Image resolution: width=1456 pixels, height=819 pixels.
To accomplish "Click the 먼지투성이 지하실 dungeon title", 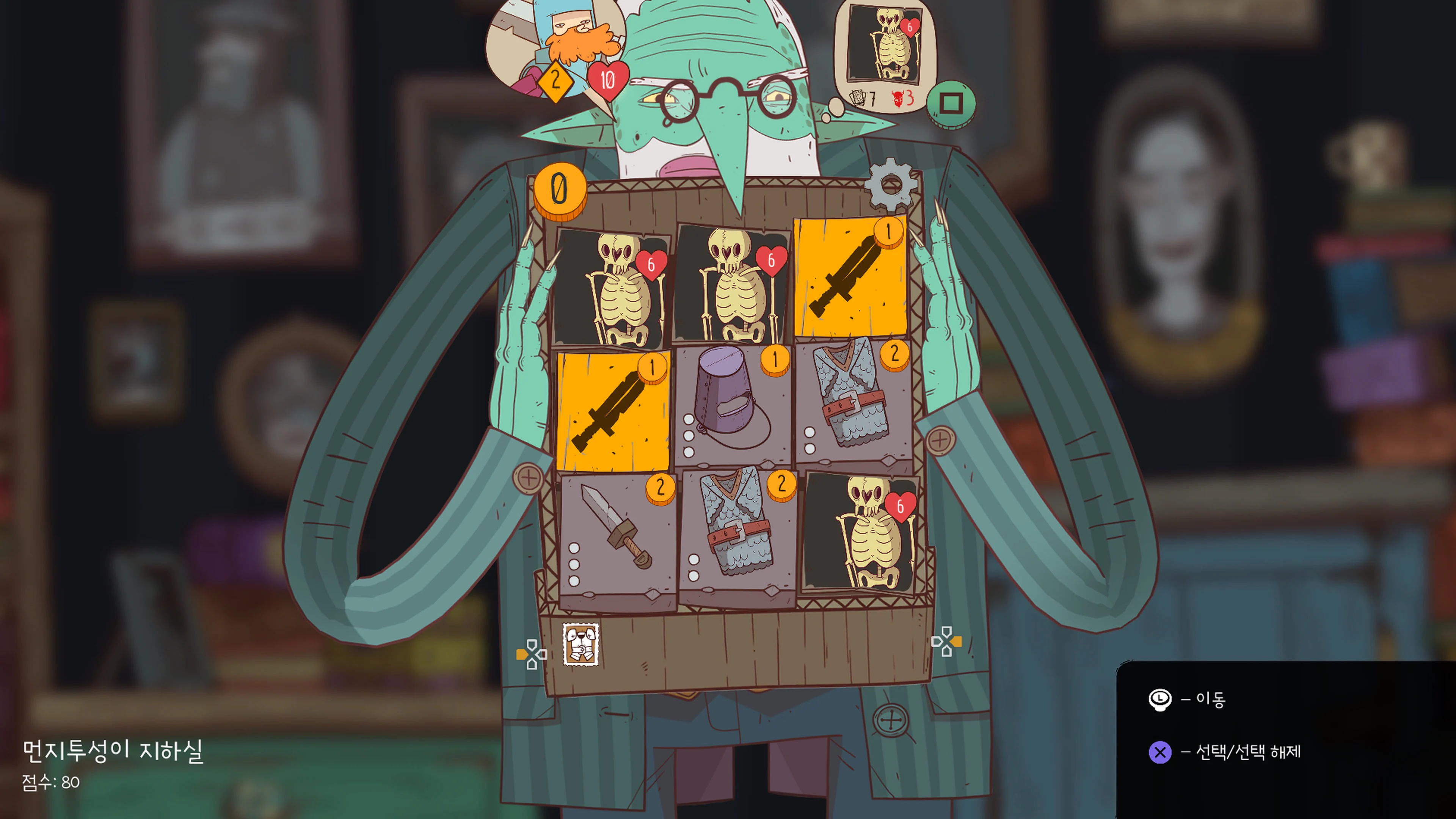I will click(113, 752).
